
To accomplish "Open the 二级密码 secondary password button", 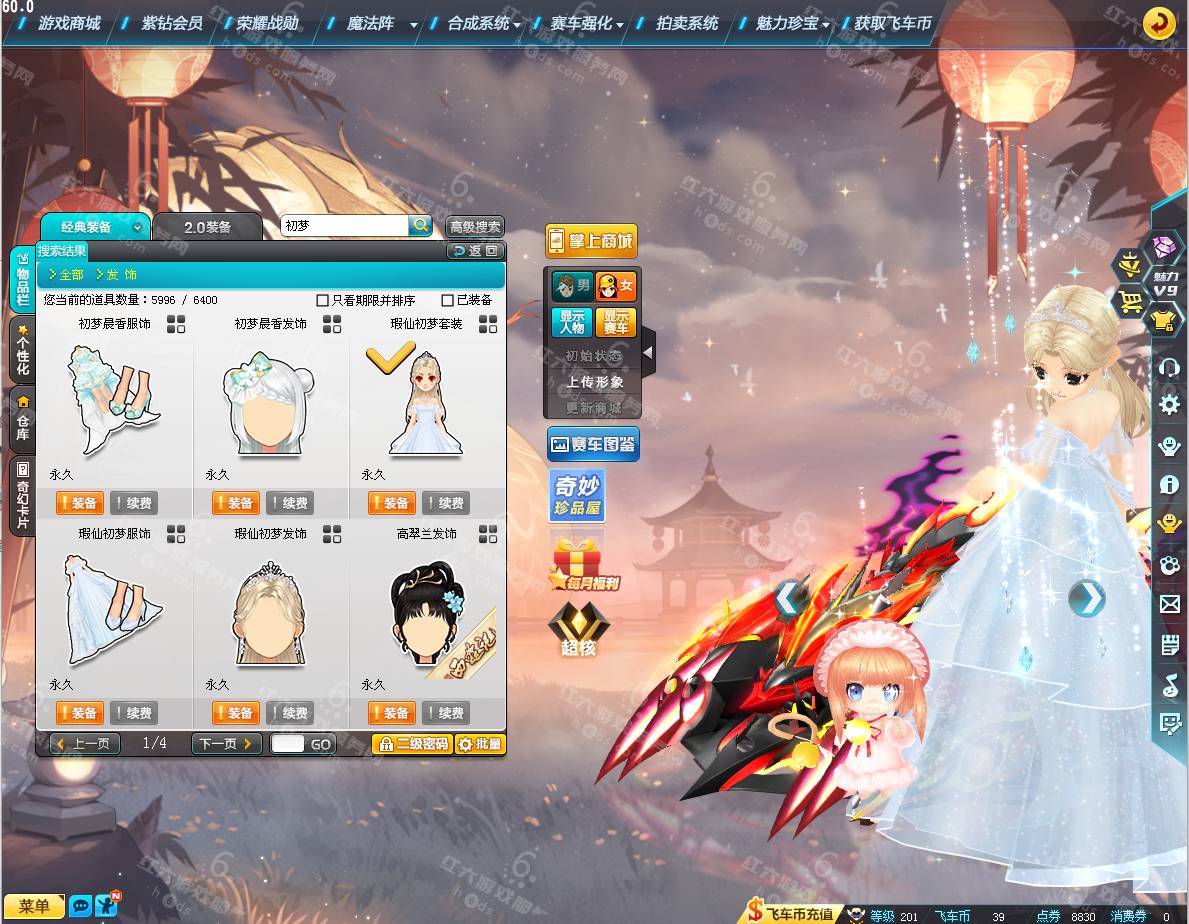I will click(x=411, y=744).
